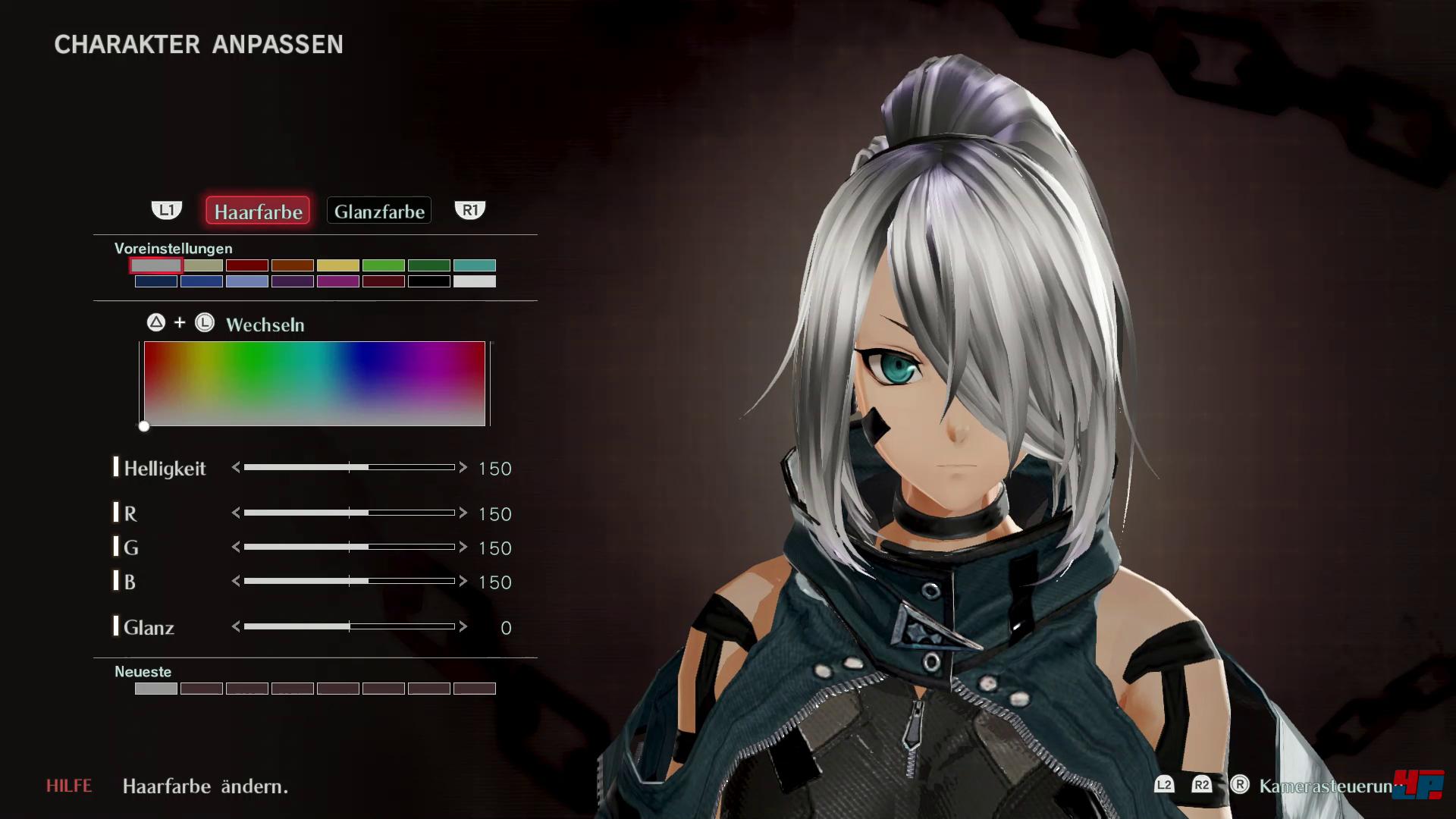Click the Glanz slider track
1456x819 pixels.
click(x=349, y=626)
